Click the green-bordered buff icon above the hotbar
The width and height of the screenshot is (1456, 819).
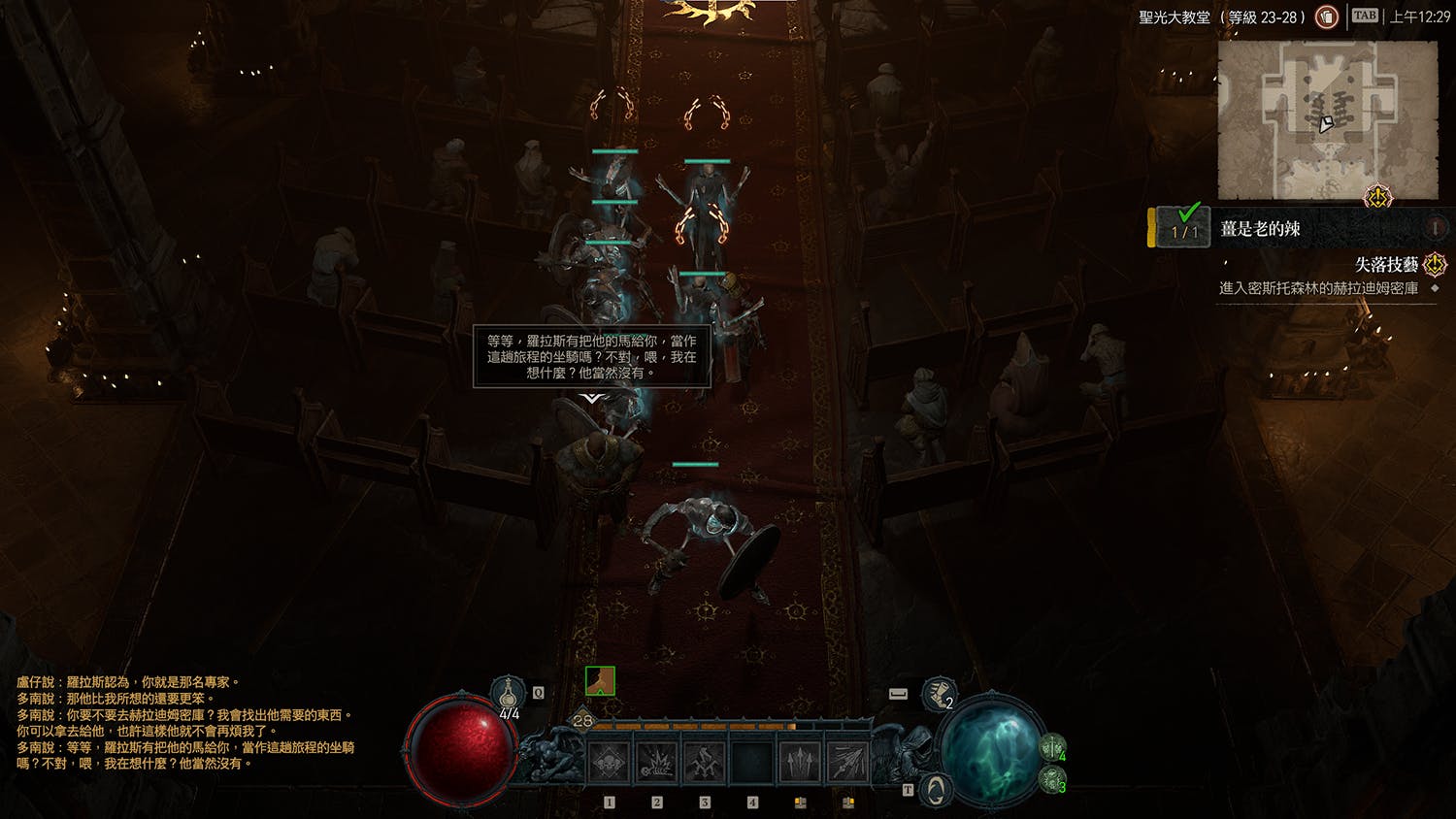(x=600, y=681)
